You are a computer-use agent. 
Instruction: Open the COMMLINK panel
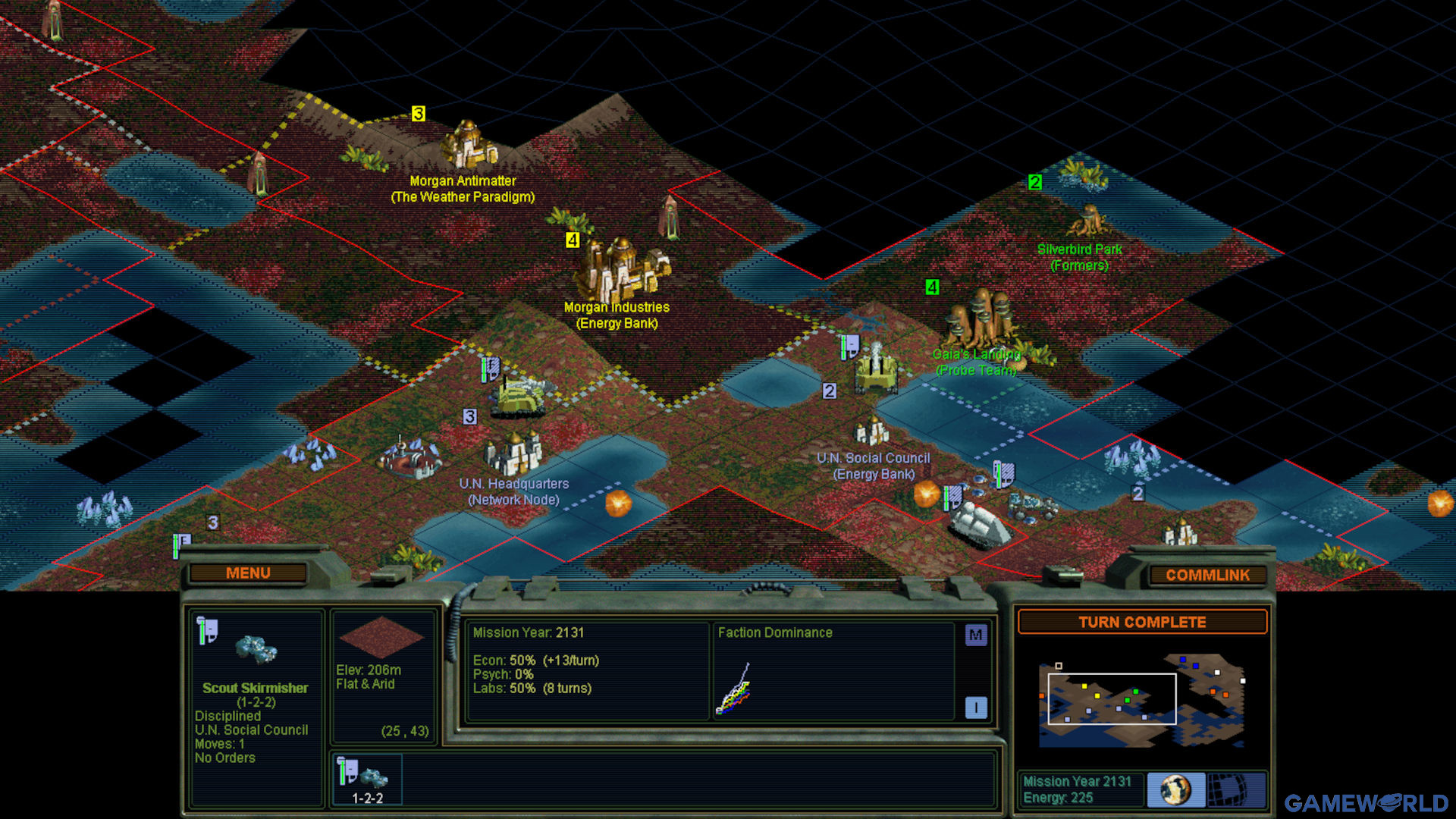(x=1207, y=576)
